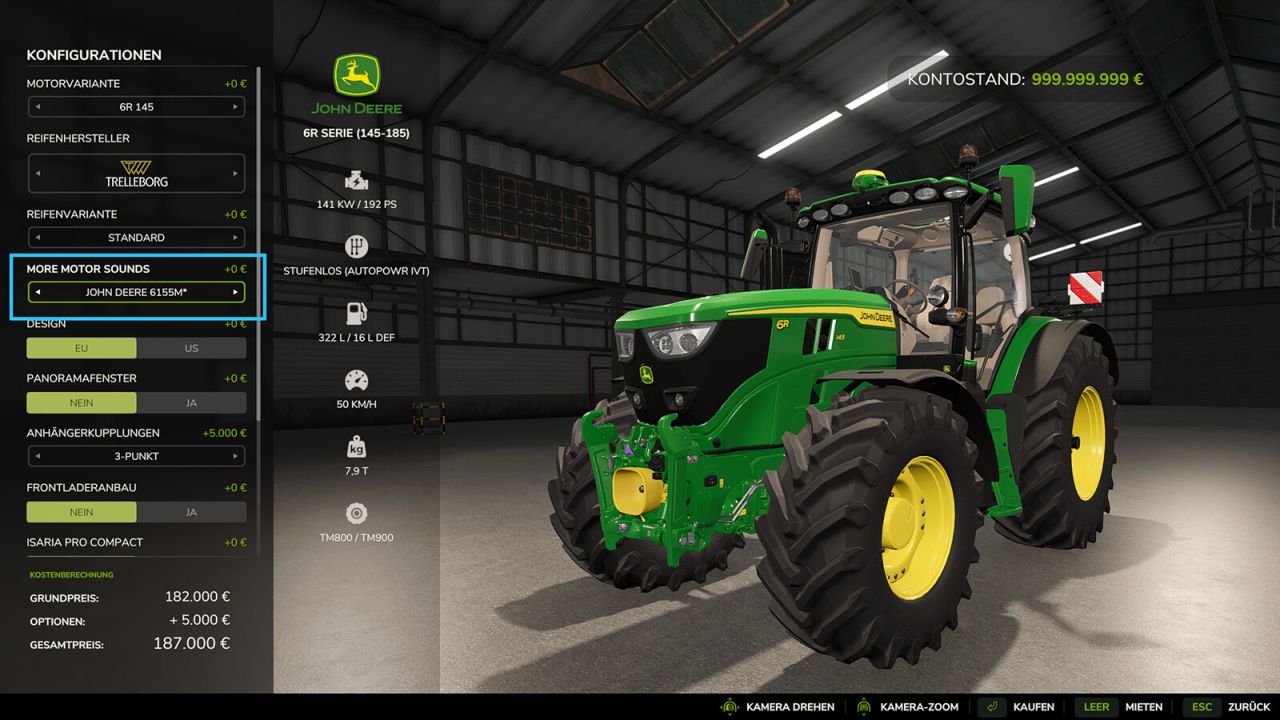This screenshot has width=1280, height=720.
Task: Enable Panoramafenster by selecting JA
Action: coord(191,402)
